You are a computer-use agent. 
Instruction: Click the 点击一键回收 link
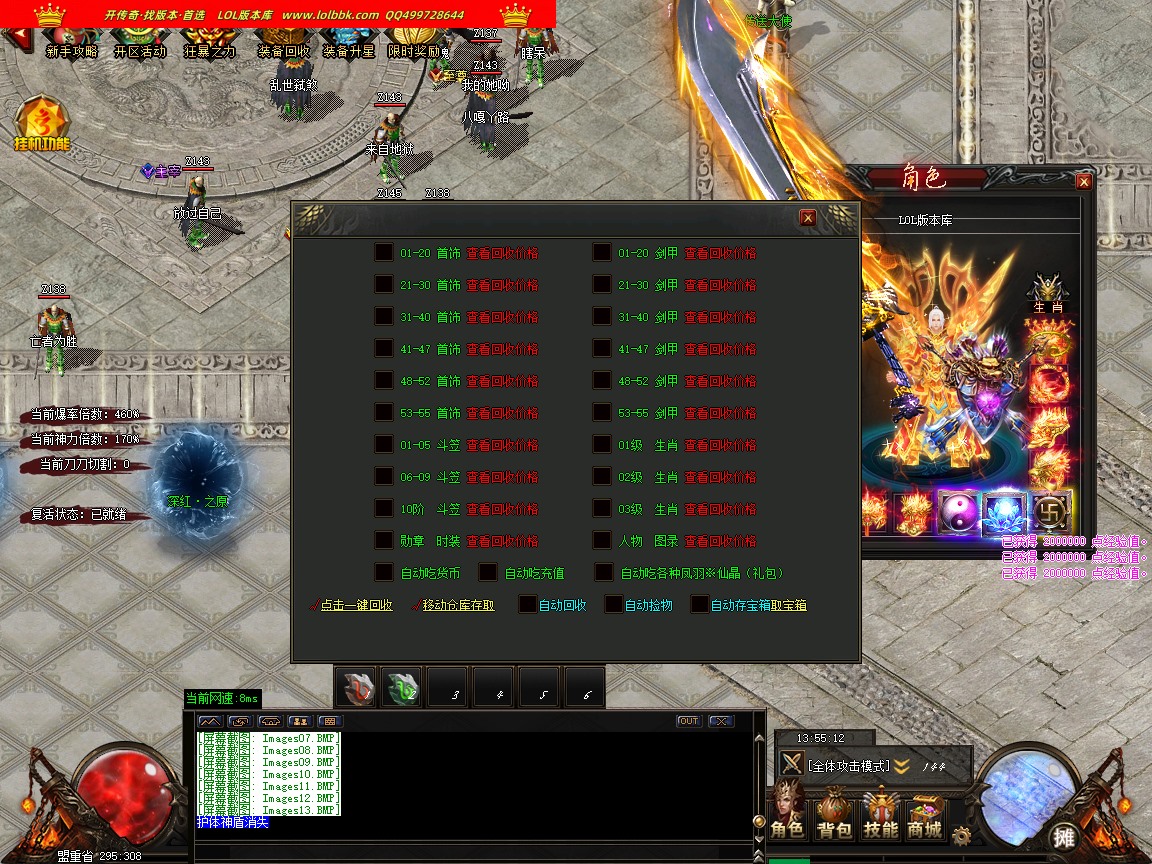pyautogui.click(x=356, y=605)
